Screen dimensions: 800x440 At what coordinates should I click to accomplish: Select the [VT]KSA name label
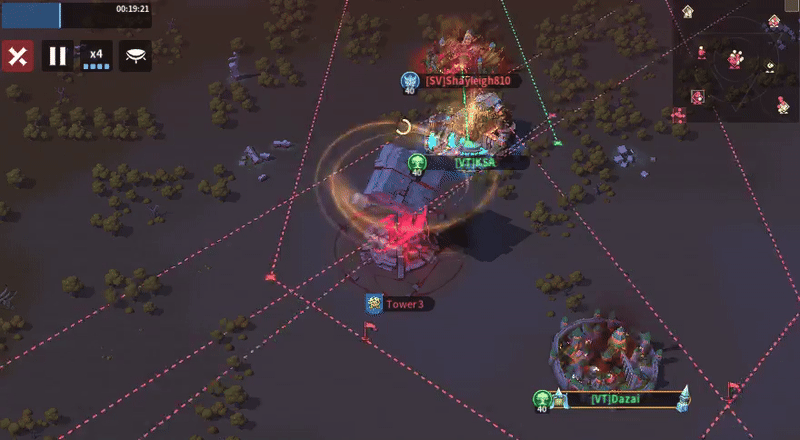click(x=475, y=162)
